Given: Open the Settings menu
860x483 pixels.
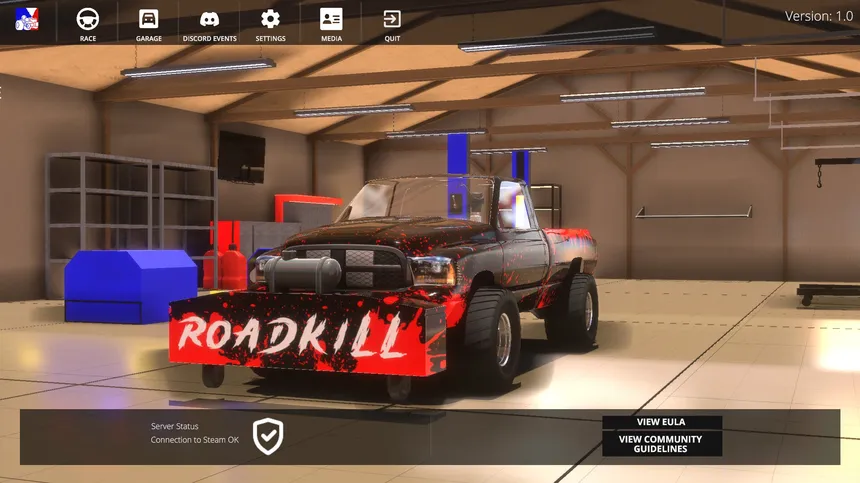Looking at the screenshot, I should pyautogui.click(x=270, y=24).
